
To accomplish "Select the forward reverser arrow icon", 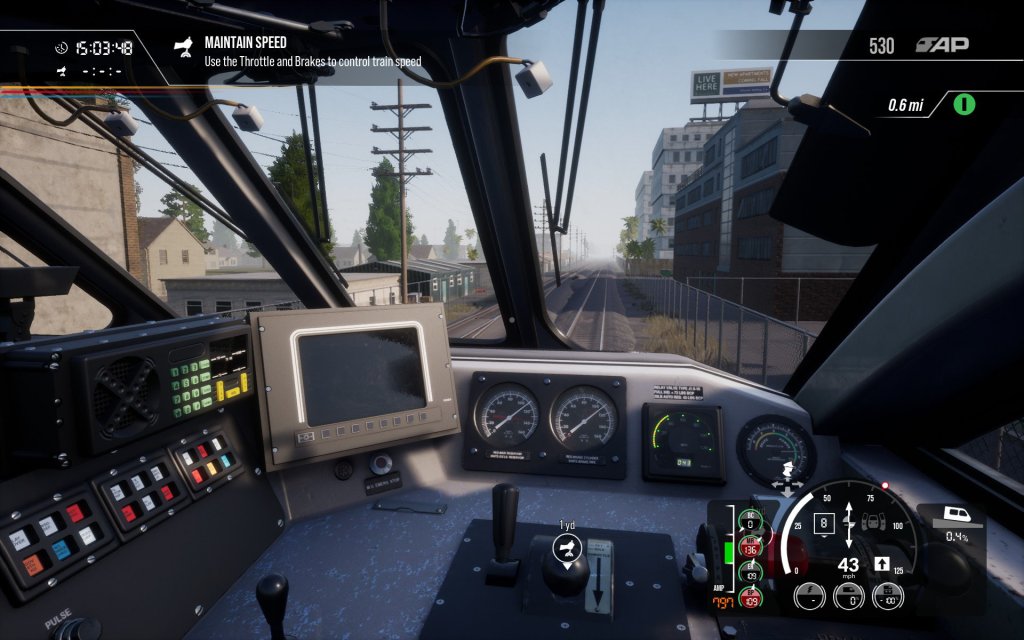I will click(x=883, y=564).
